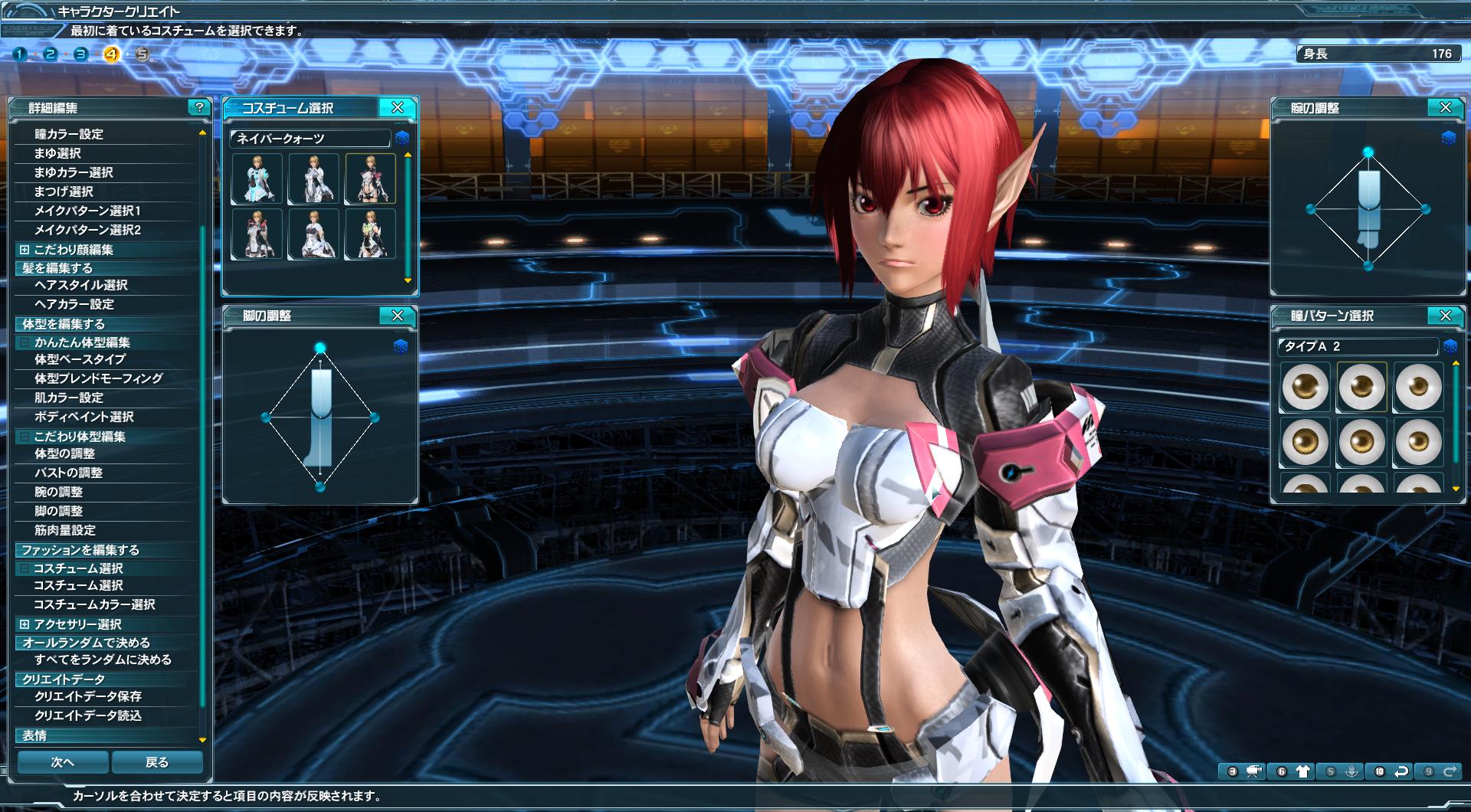
Task: Open バストの調整 bust adjustment
Action: [x=68, y=473]
